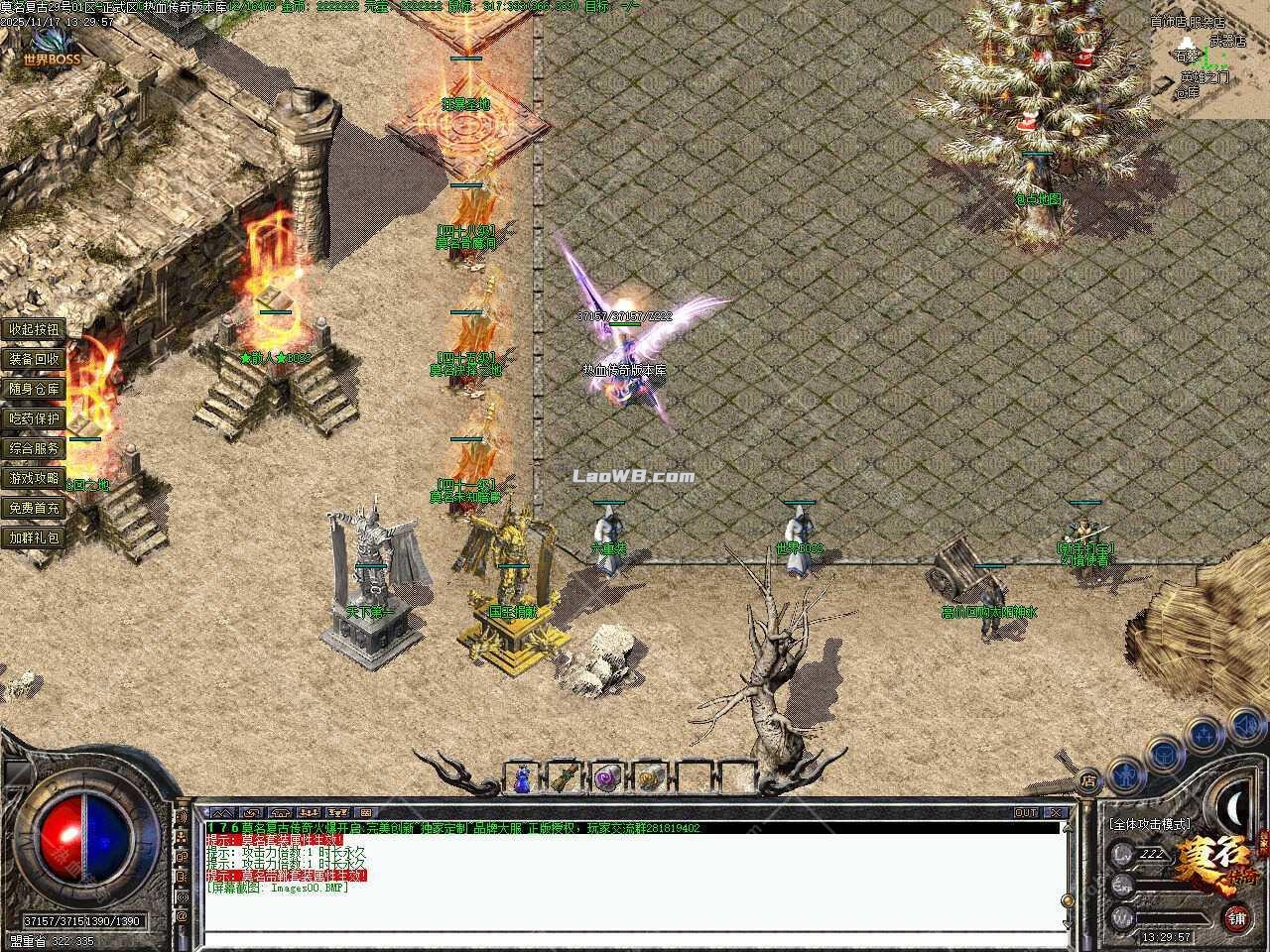The width and height of the screenshot is (1270, 952).
Task: Click the red 铺 personal shop icon
Action: coord(1237,917)
